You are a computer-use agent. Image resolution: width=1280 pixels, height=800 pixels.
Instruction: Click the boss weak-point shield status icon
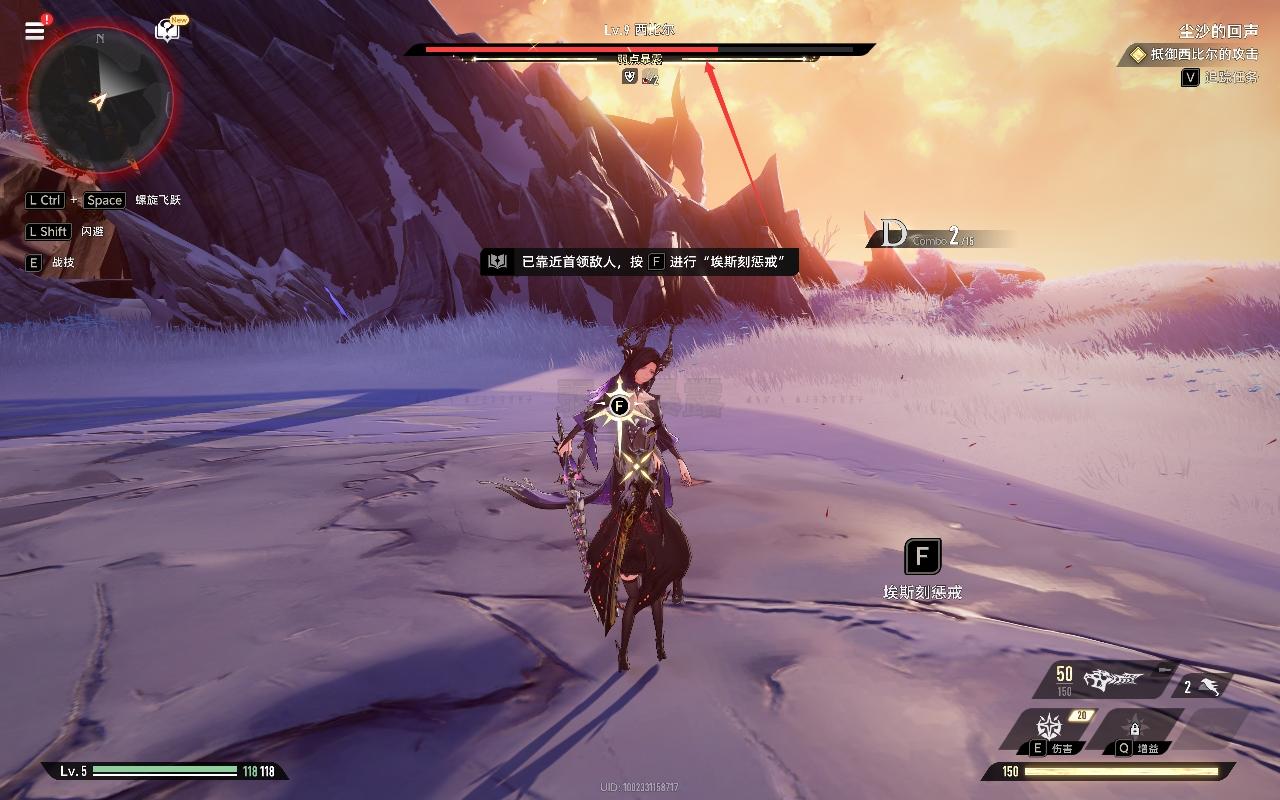(x=629, y=77)
